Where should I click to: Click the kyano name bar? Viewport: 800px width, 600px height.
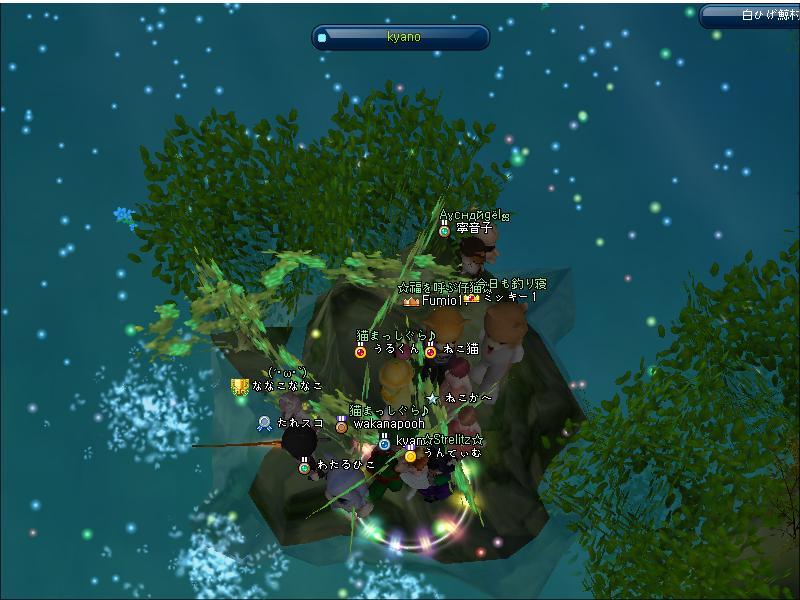(403, 37)
